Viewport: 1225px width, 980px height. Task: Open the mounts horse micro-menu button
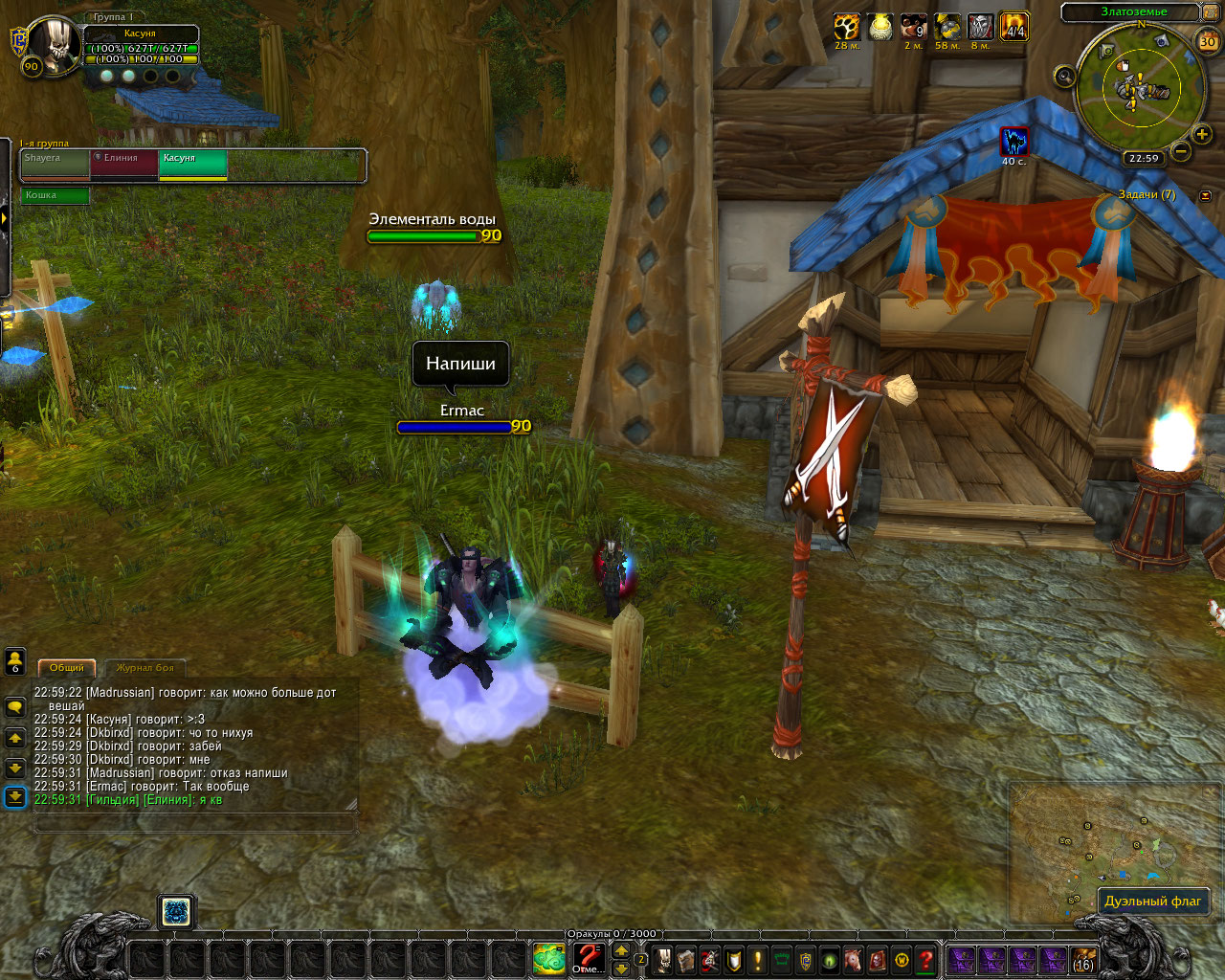point(854,959)
